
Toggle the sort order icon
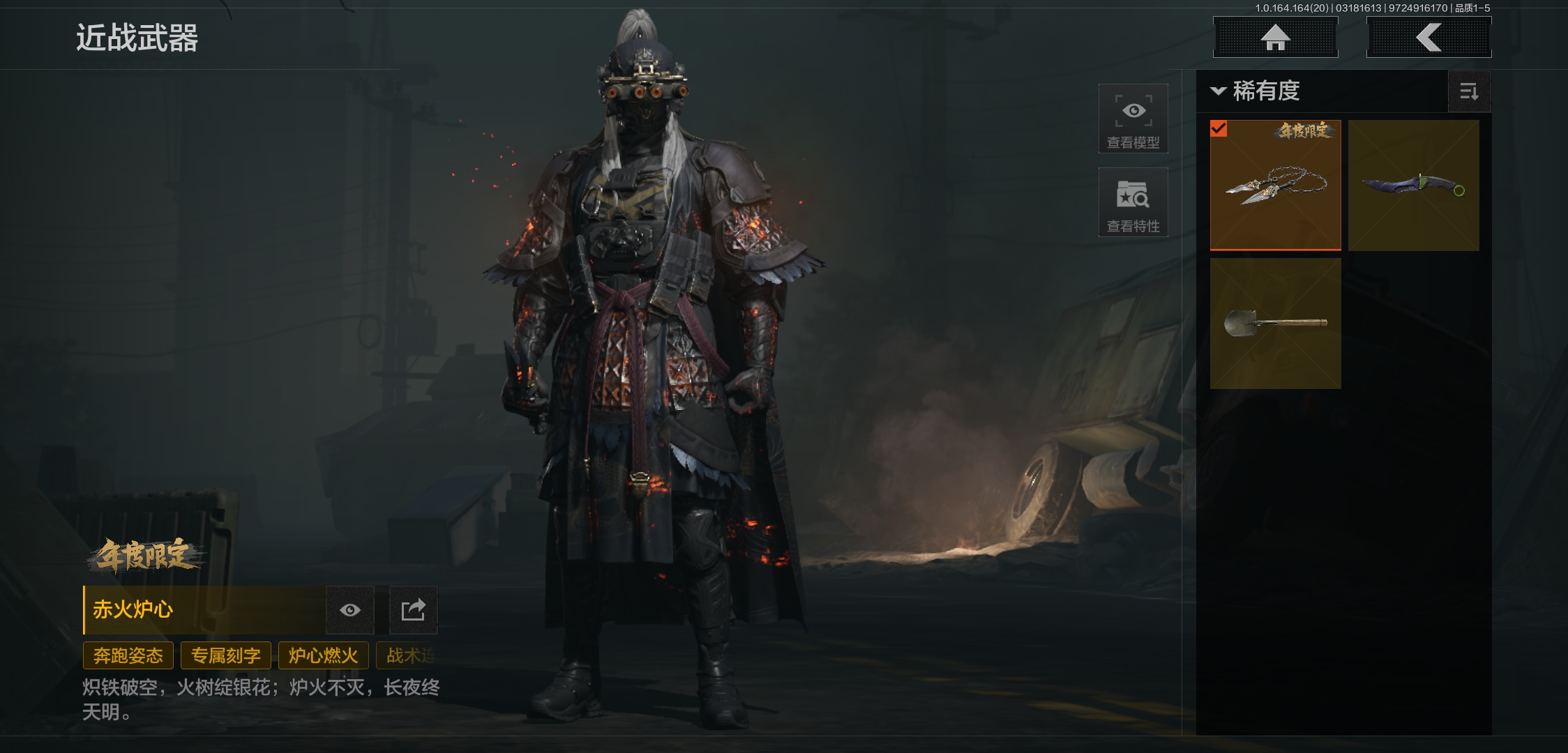1469,91
